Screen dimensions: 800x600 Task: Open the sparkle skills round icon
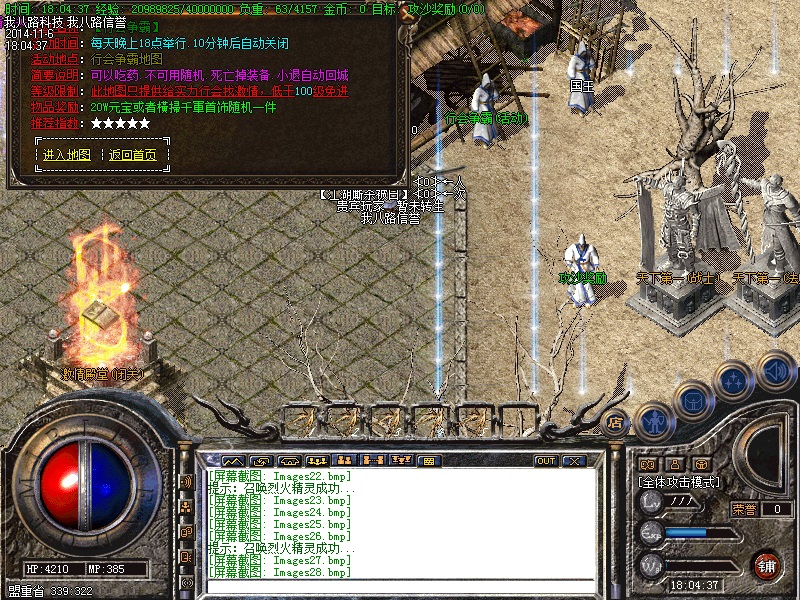point(735,380)
